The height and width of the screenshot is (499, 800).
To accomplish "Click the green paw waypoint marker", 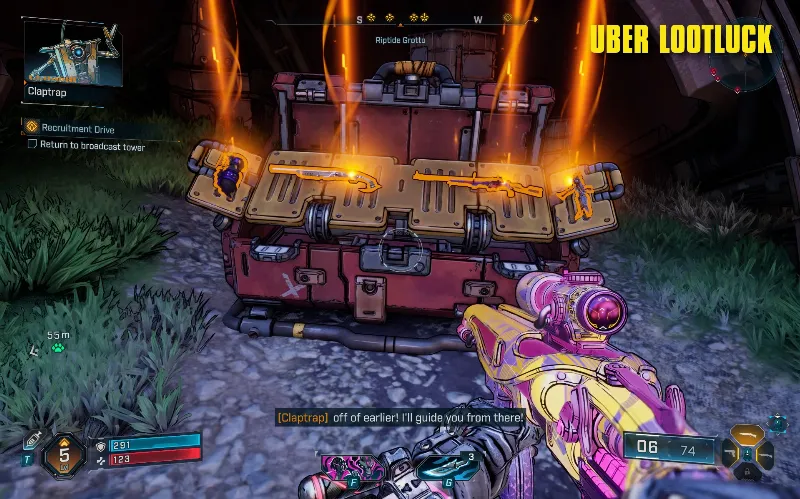I will click(59, 349).
